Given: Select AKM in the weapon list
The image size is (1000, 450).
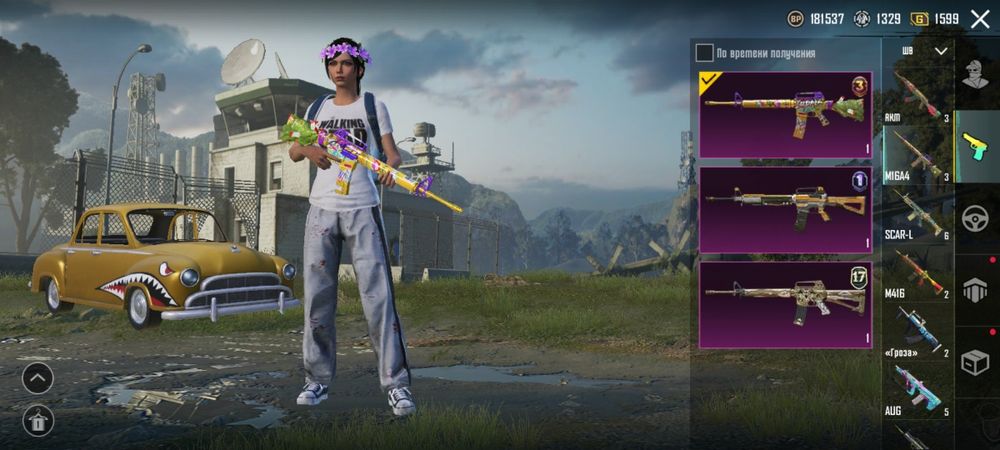Looking at the screenshot, I should coord(916,95).
